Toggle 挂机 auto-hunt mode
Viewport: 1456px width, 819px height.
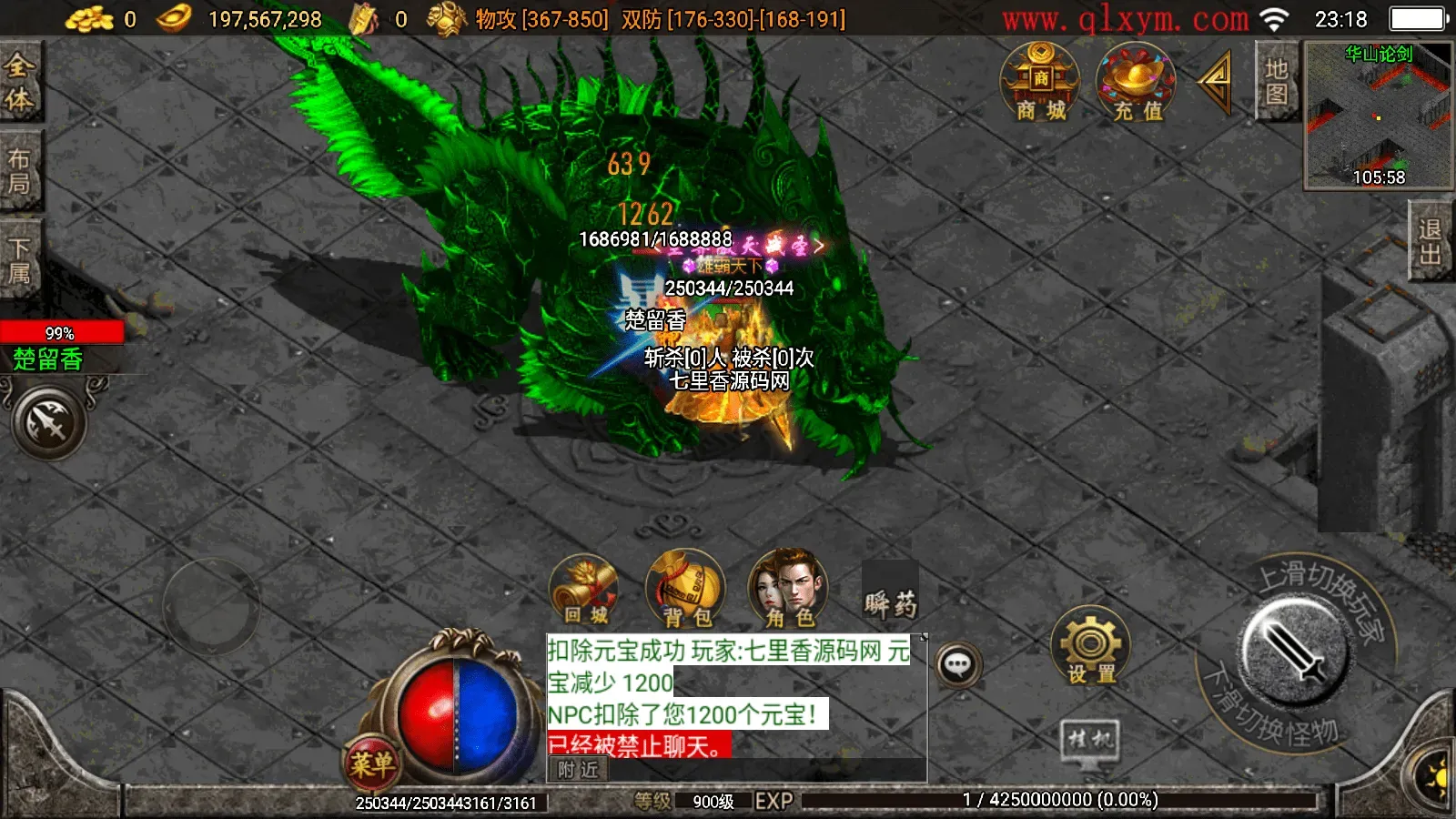[x=1088, y=739]
